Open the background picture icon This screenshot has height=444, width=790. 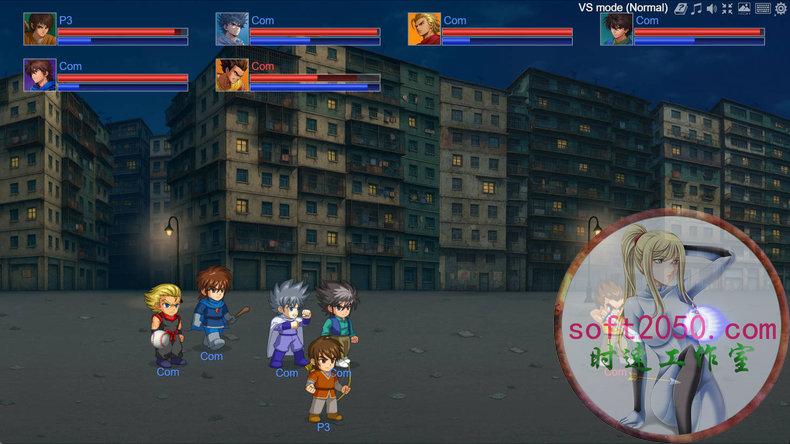[x=744, y=8]
